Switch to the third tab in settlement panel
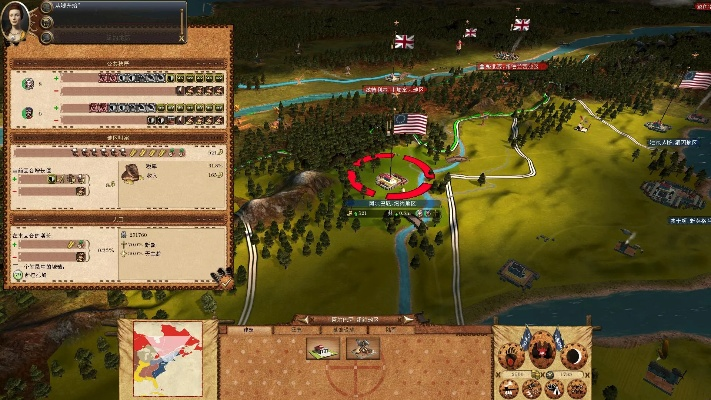The height and width of the screenshot is (400, 711). coord(343,329)
